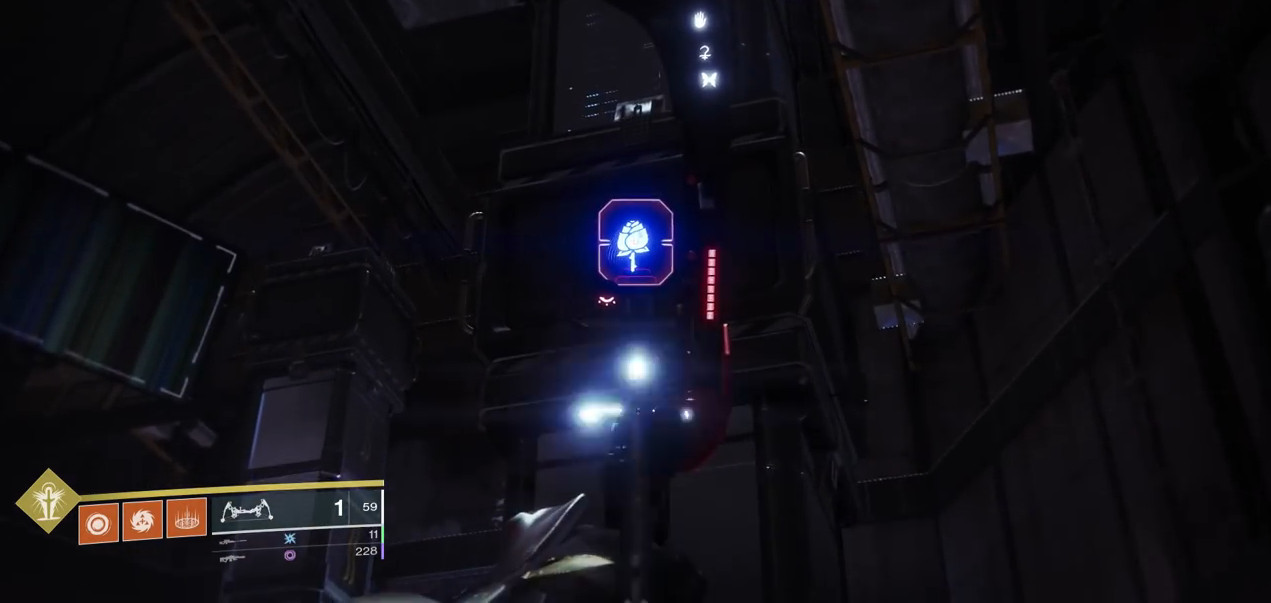
Task: Activate the Well of Radiance super icon
Action: (x=47, y=501)
